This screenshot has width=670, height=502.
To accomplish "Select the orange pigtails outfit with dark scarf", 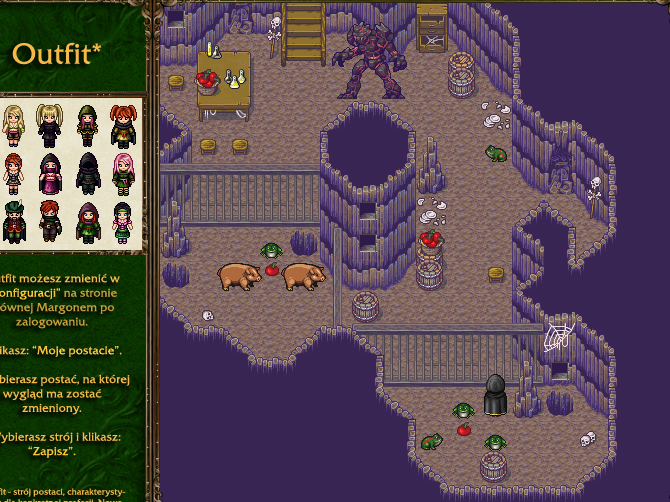I will [123, 127].
